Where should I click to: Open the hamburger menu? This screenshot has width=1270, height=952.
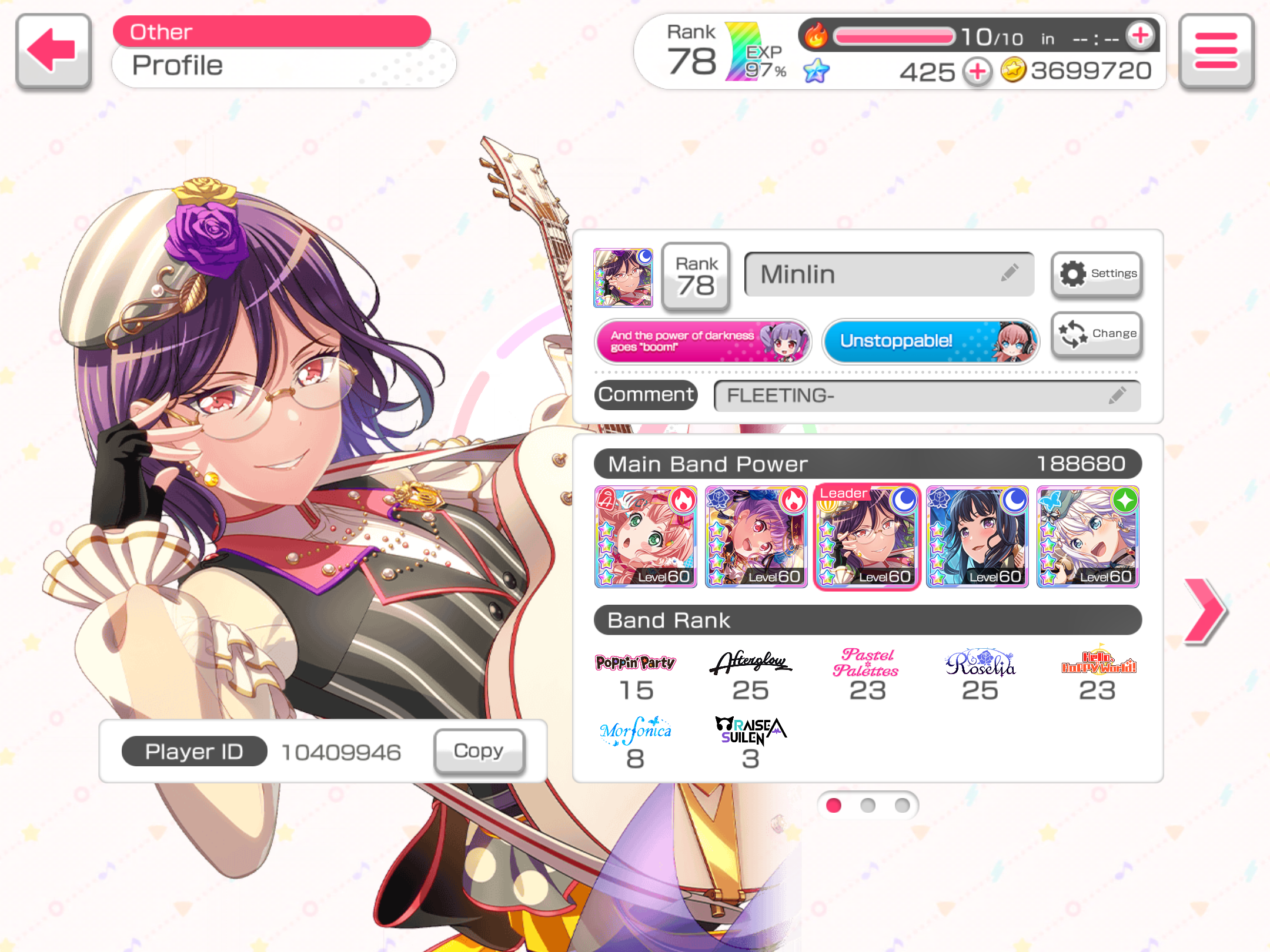coord(1216,51)
